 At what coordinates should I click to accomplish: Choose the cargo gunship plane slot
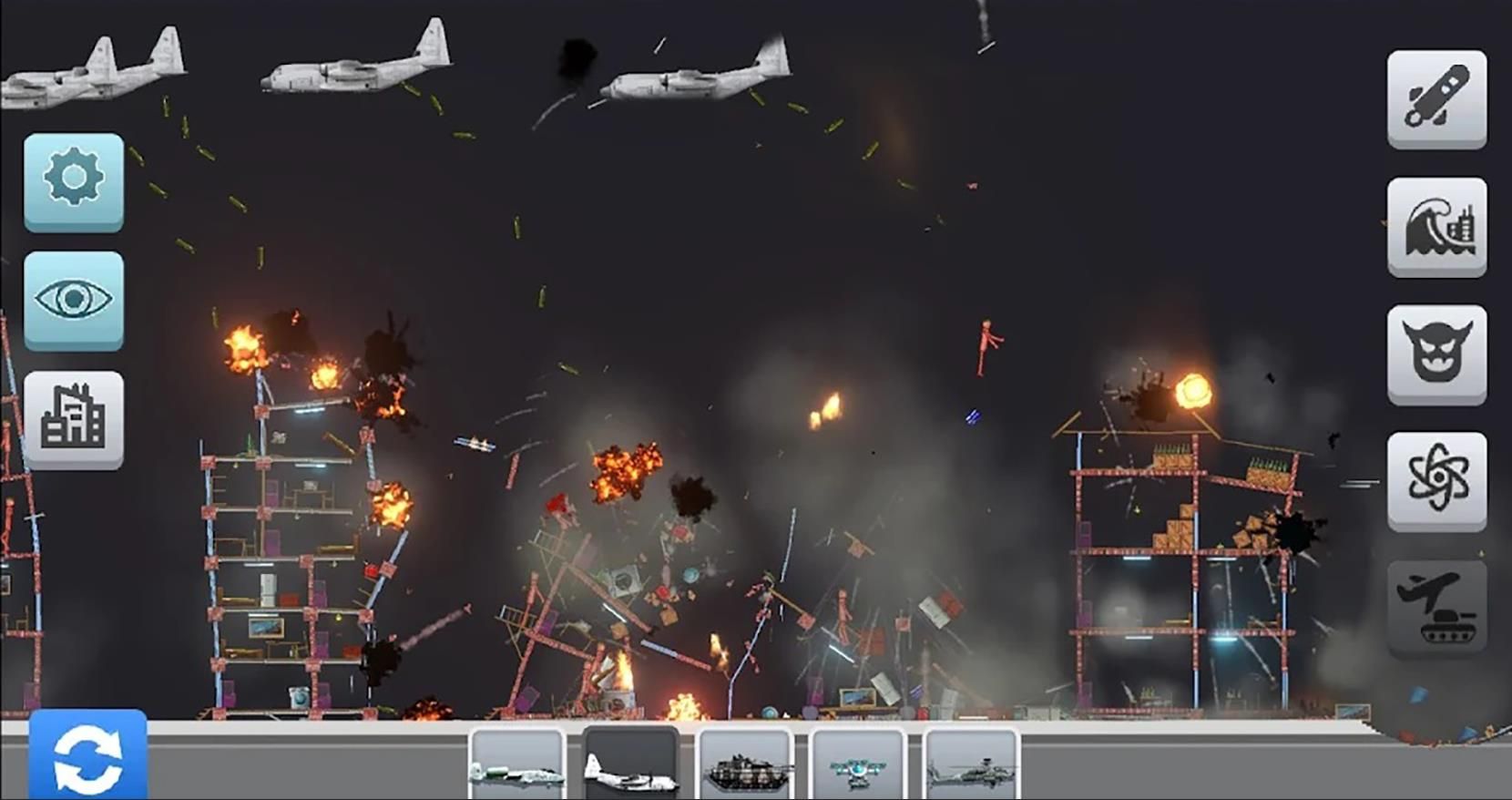[x=630, y=765]
